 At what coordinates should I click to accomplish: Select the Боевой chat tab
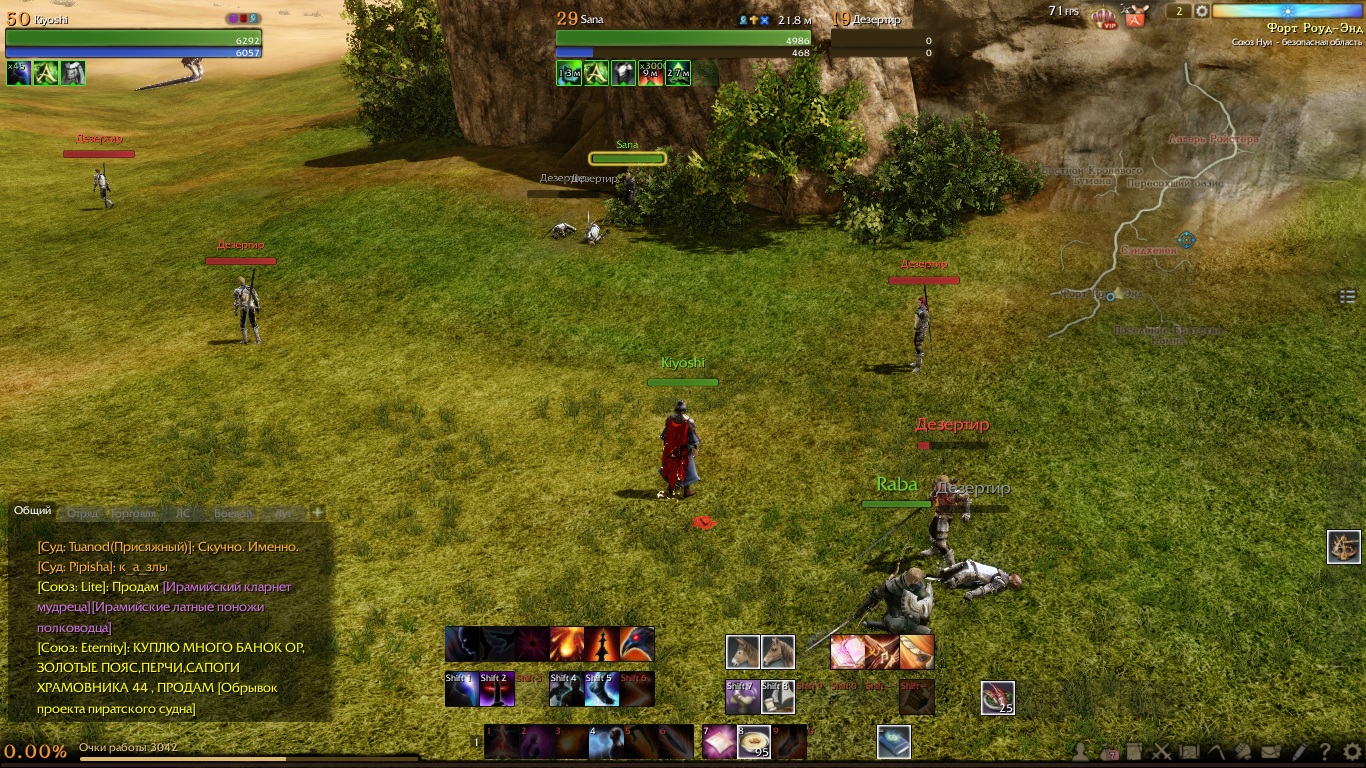[232, 513]
